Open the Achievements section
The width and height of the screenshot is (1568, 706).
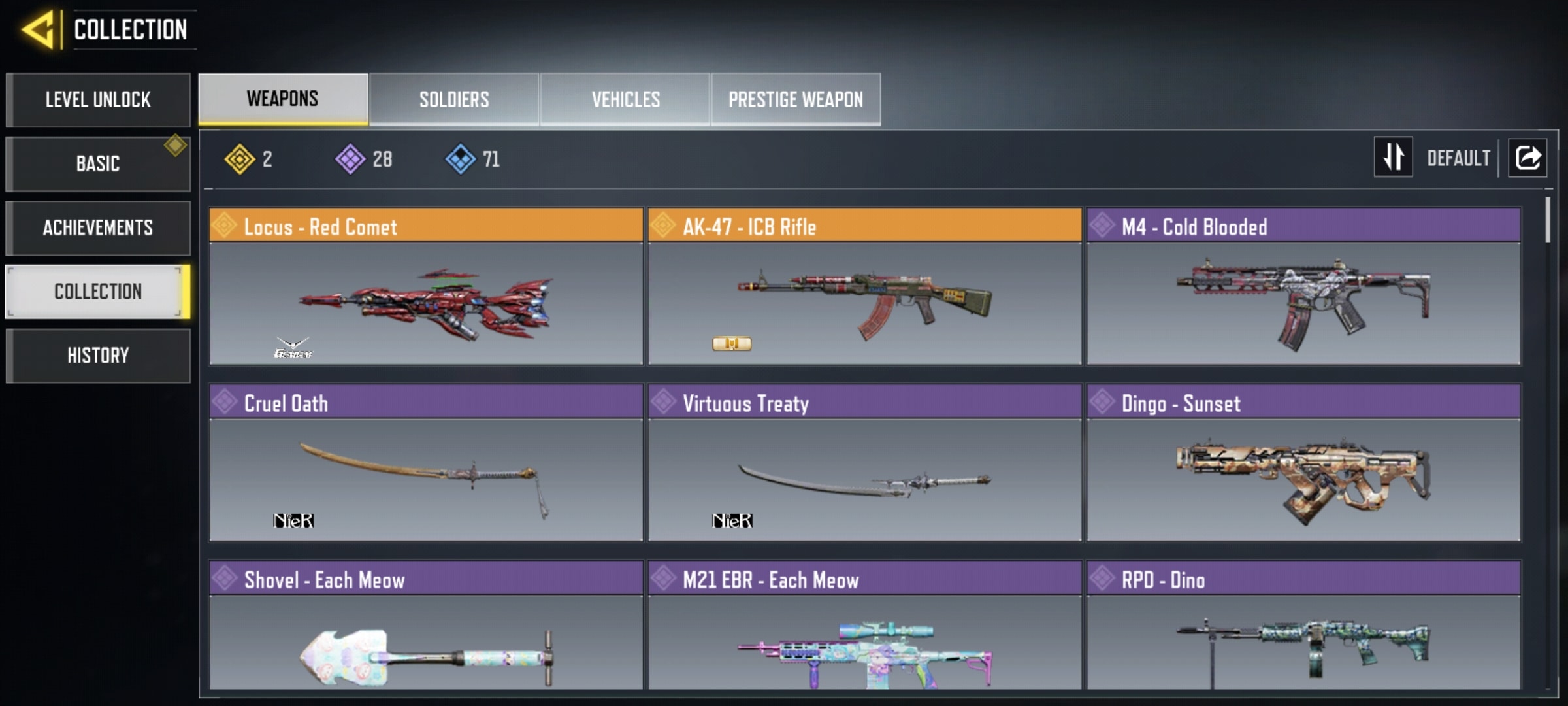pos(98,227)
